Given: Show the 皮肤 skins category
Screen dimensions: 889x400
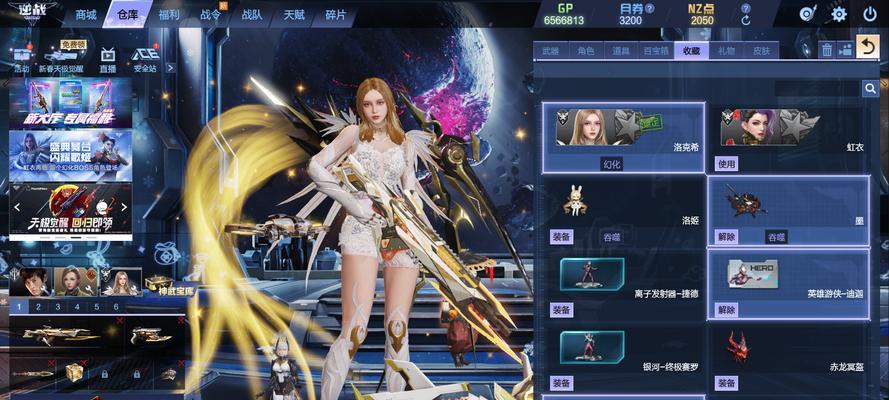Looking at the screenshot, I should pyautogui.click(x=761, y=50).
